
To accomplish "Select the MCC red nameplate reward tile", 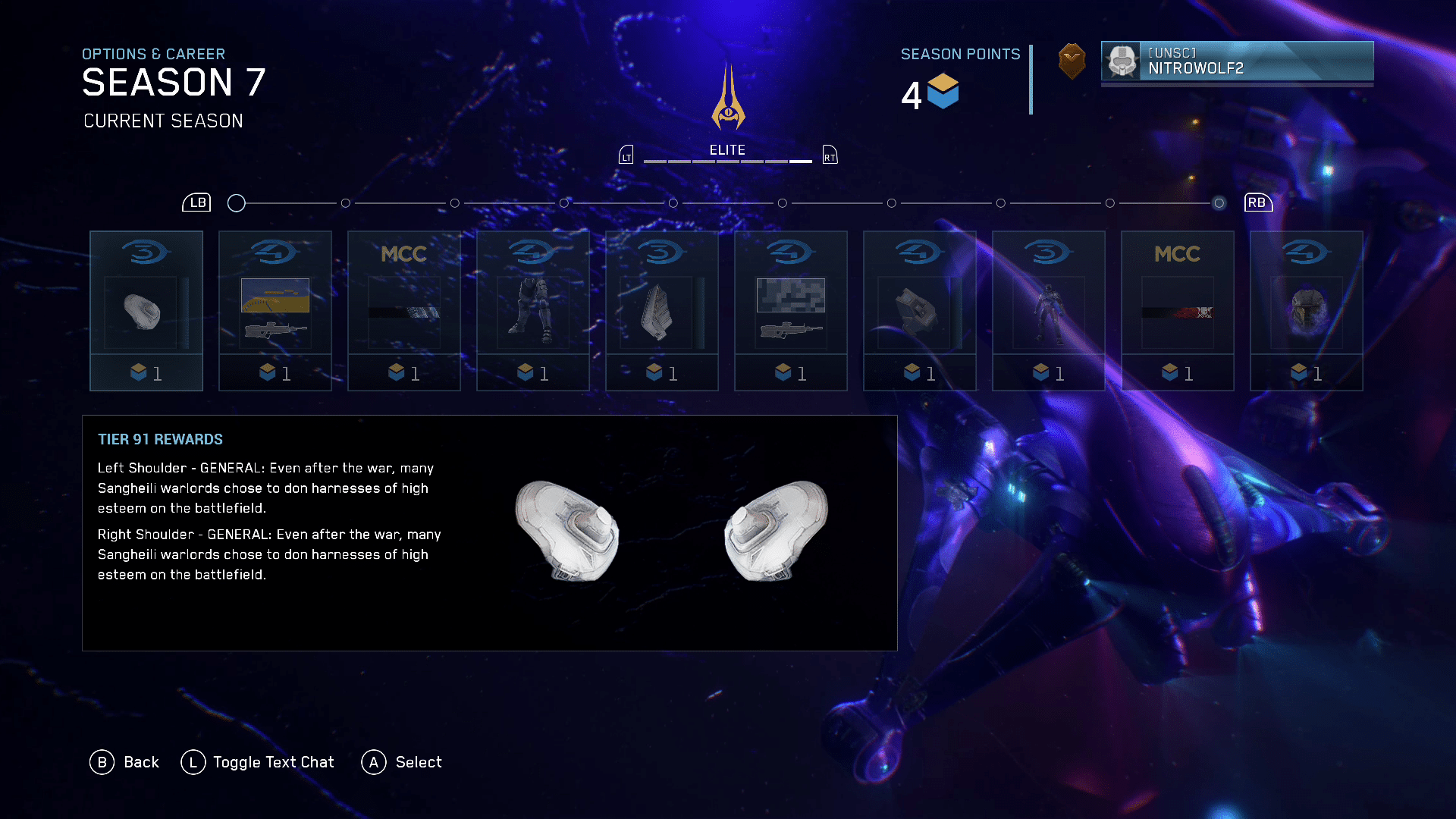I will (x=1178, y=311).
